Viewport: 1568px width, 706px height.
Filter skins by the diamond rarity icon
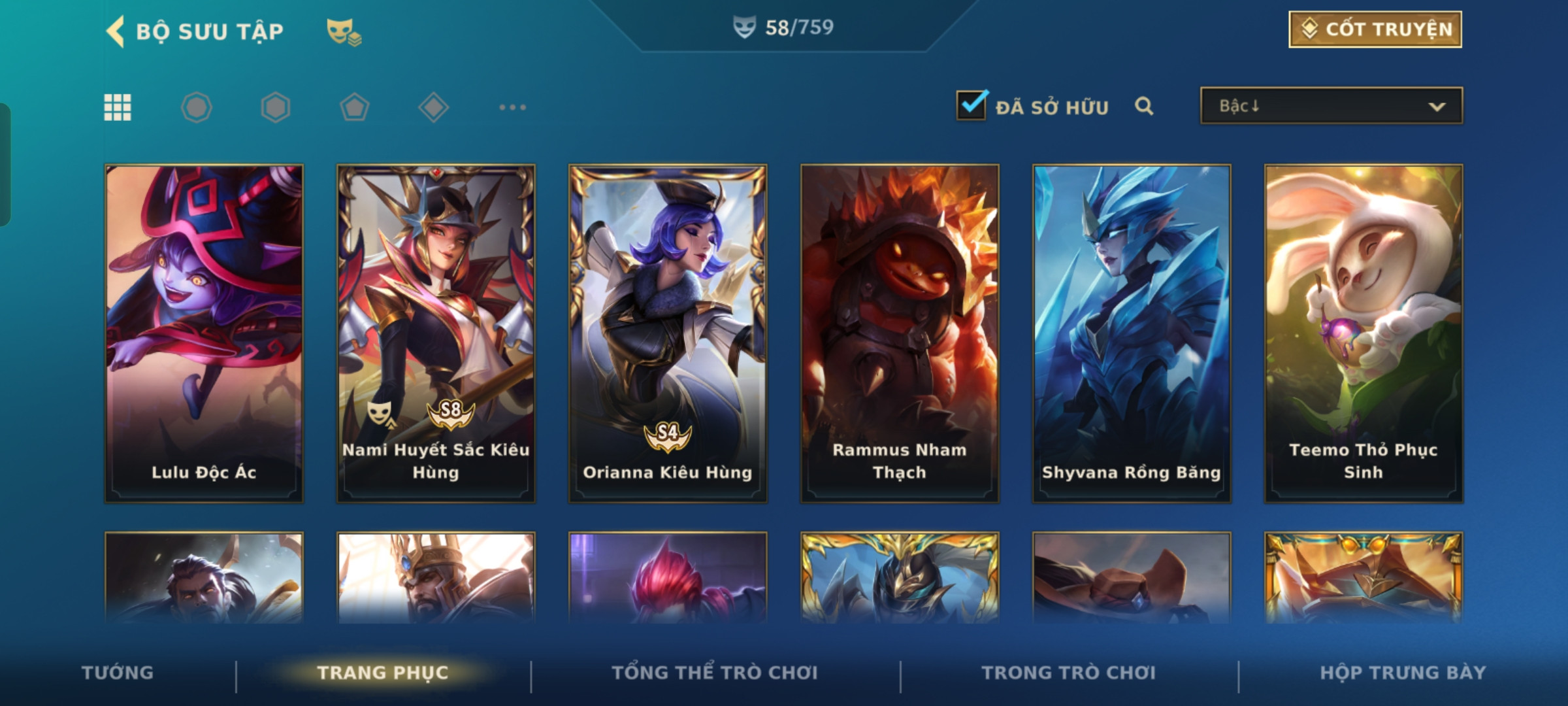click(433, 107)
